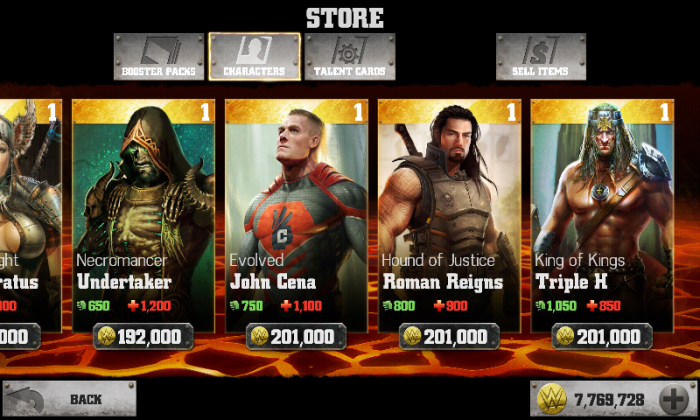Select the Necromancer Undertaker card

click(x=143, y=210)
